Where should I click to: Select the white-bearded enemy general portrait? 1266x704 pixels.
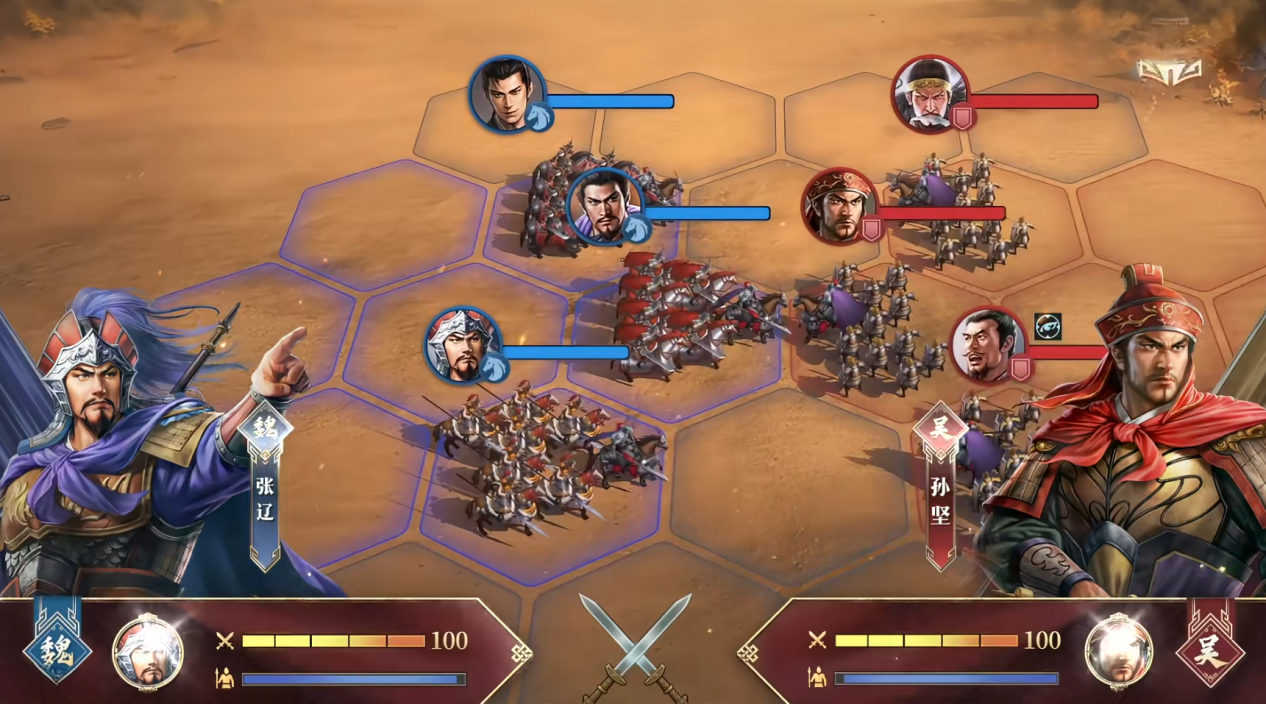point(930,94)
